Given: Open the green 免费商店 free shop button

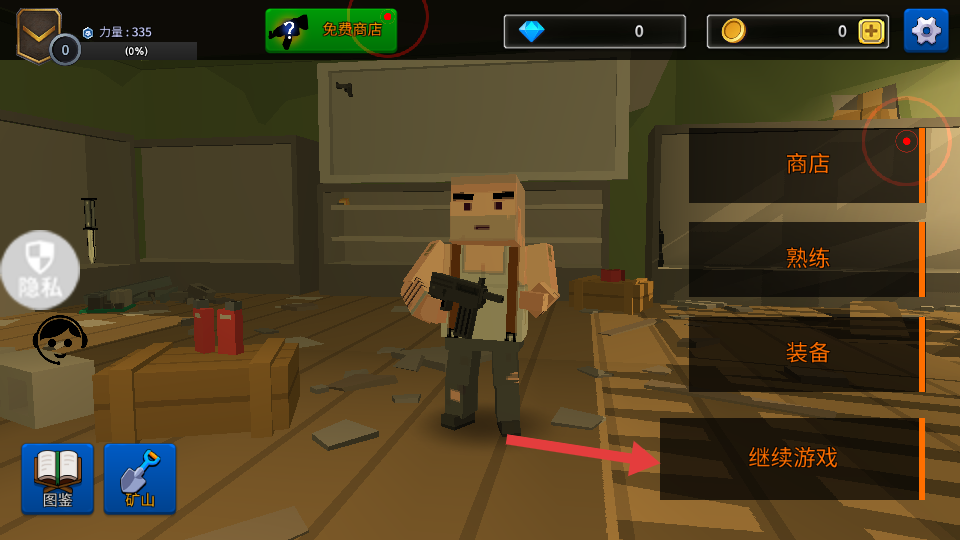Looking at the screenshot, I should tap(331, 30).
